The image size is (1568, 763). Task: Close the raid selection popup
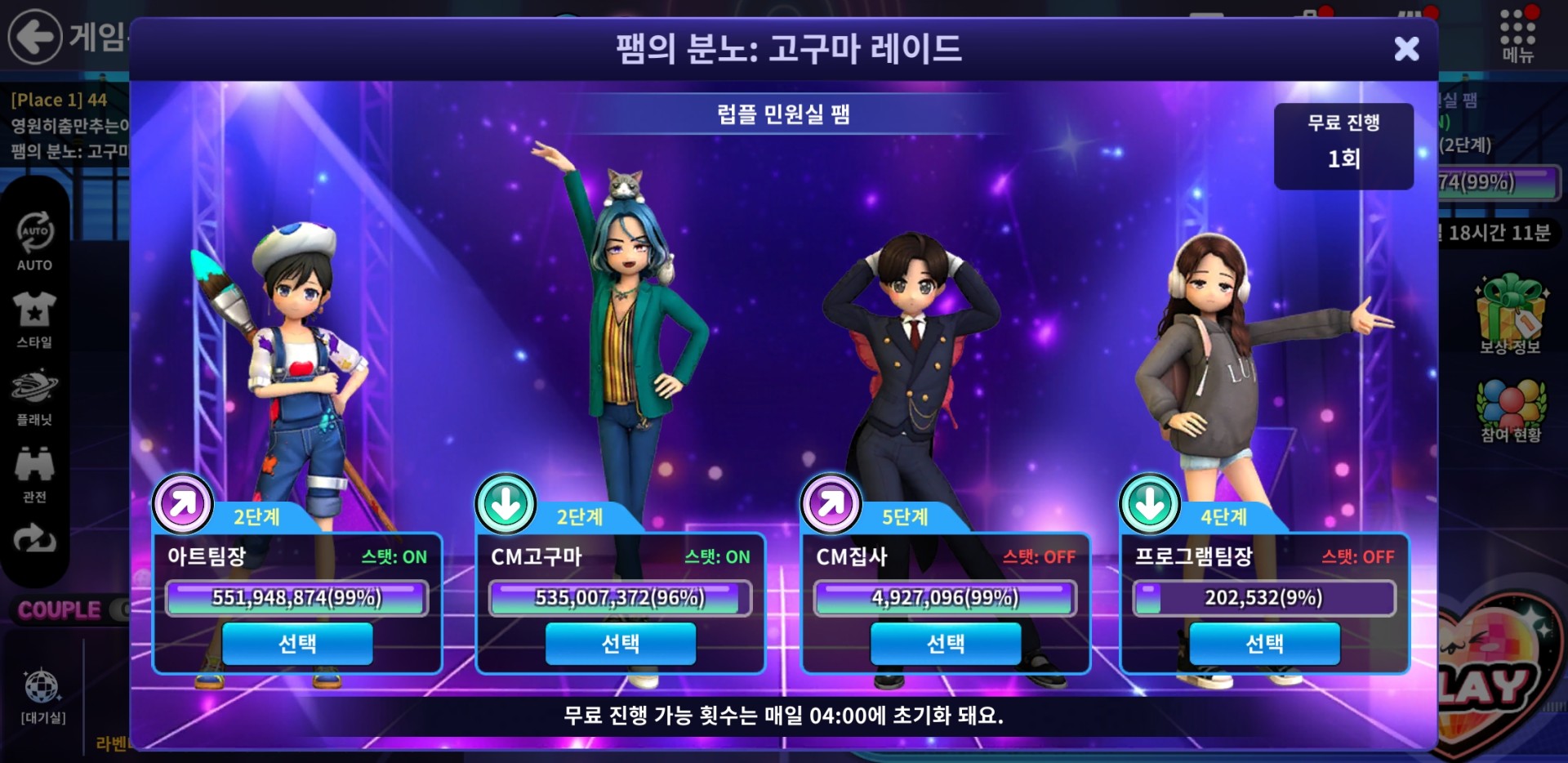coord(1405,49)
